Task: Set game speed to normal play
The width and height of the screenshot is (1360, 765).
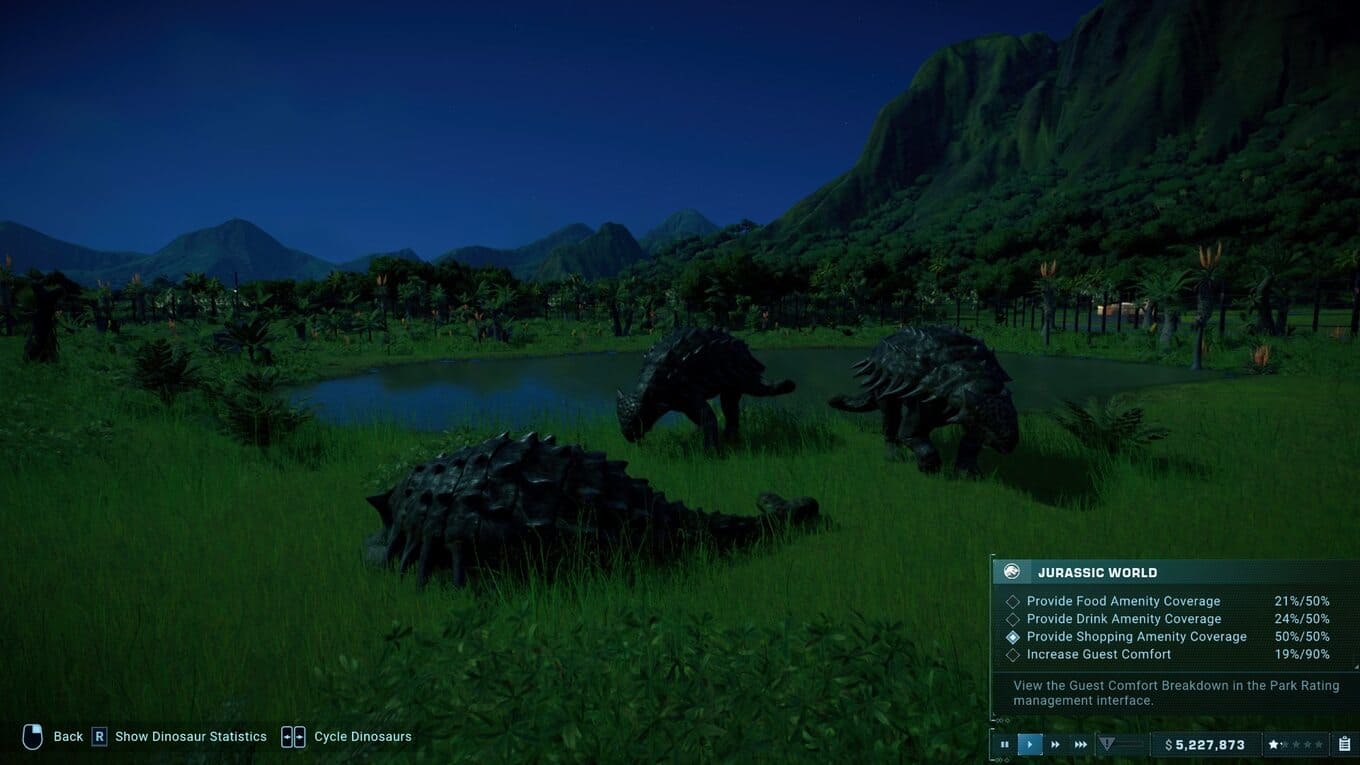Action: (1030, 744)
